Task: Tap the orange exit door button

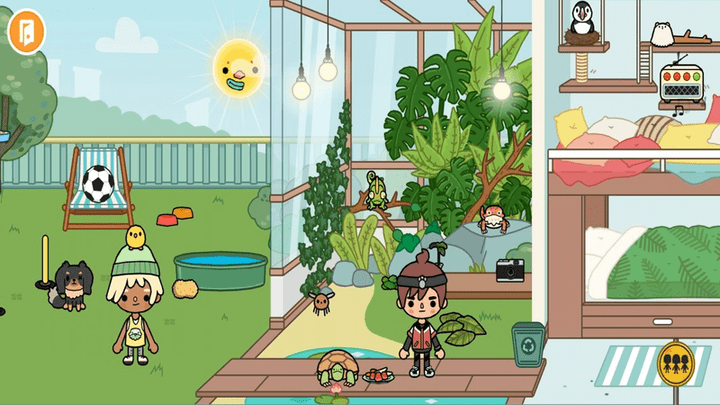Action: tap(22, 32)
